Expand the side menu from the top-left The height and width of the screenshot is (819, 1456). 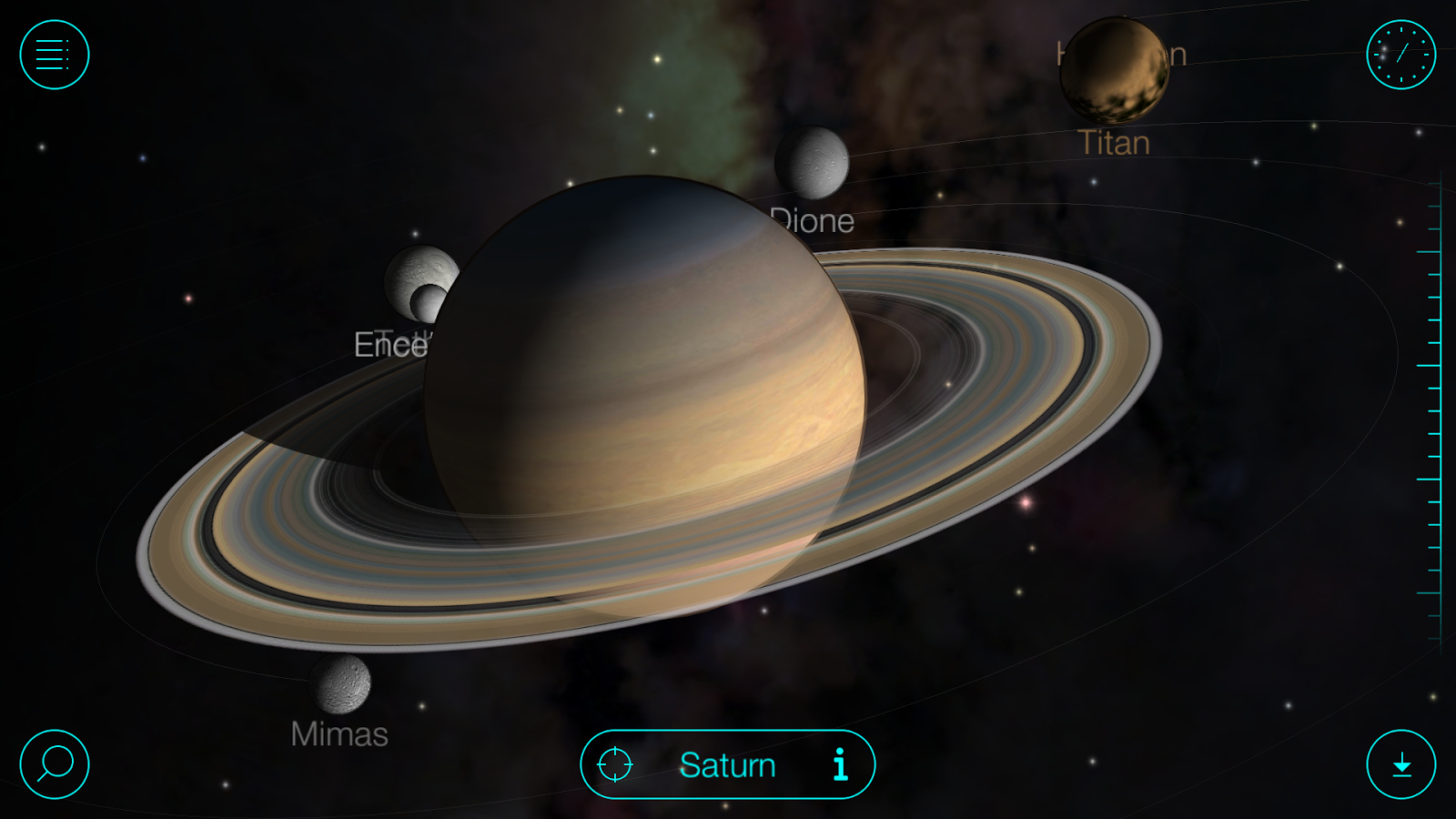point(54,56)
